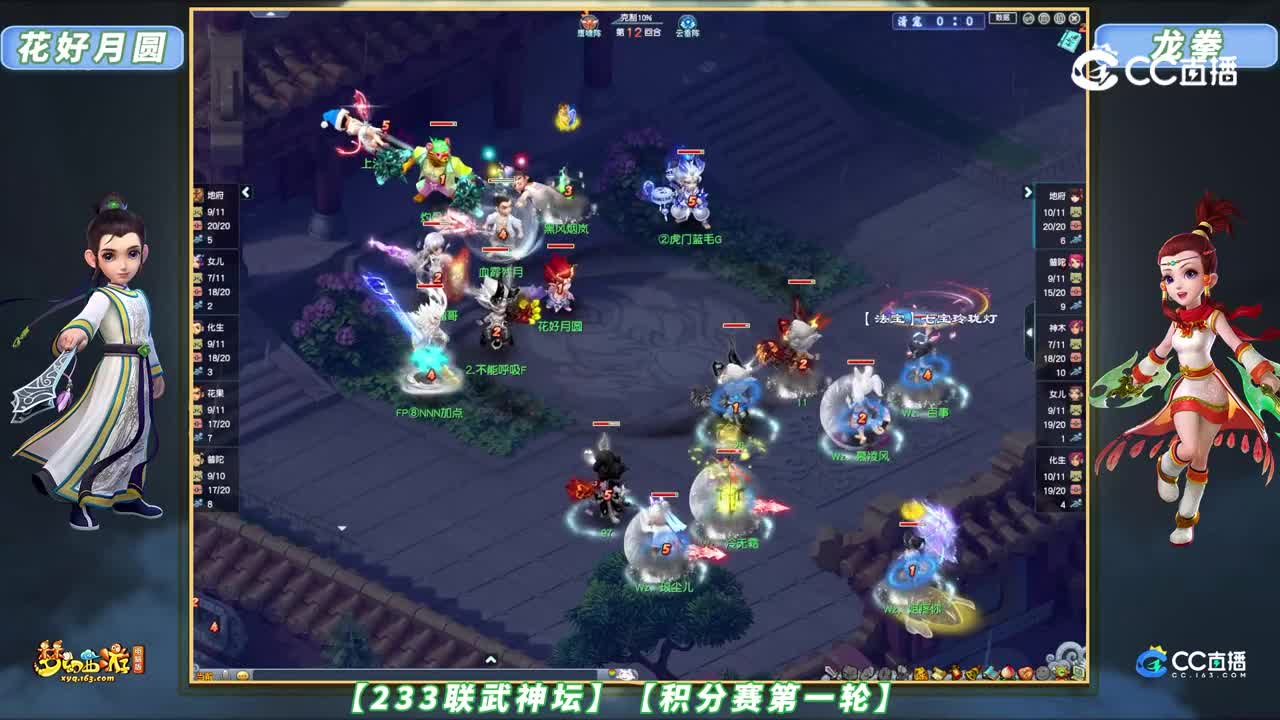Screen dimensions: 1280x720
Task: Open the 数据 battle data button
Action: click(1003, 18)
